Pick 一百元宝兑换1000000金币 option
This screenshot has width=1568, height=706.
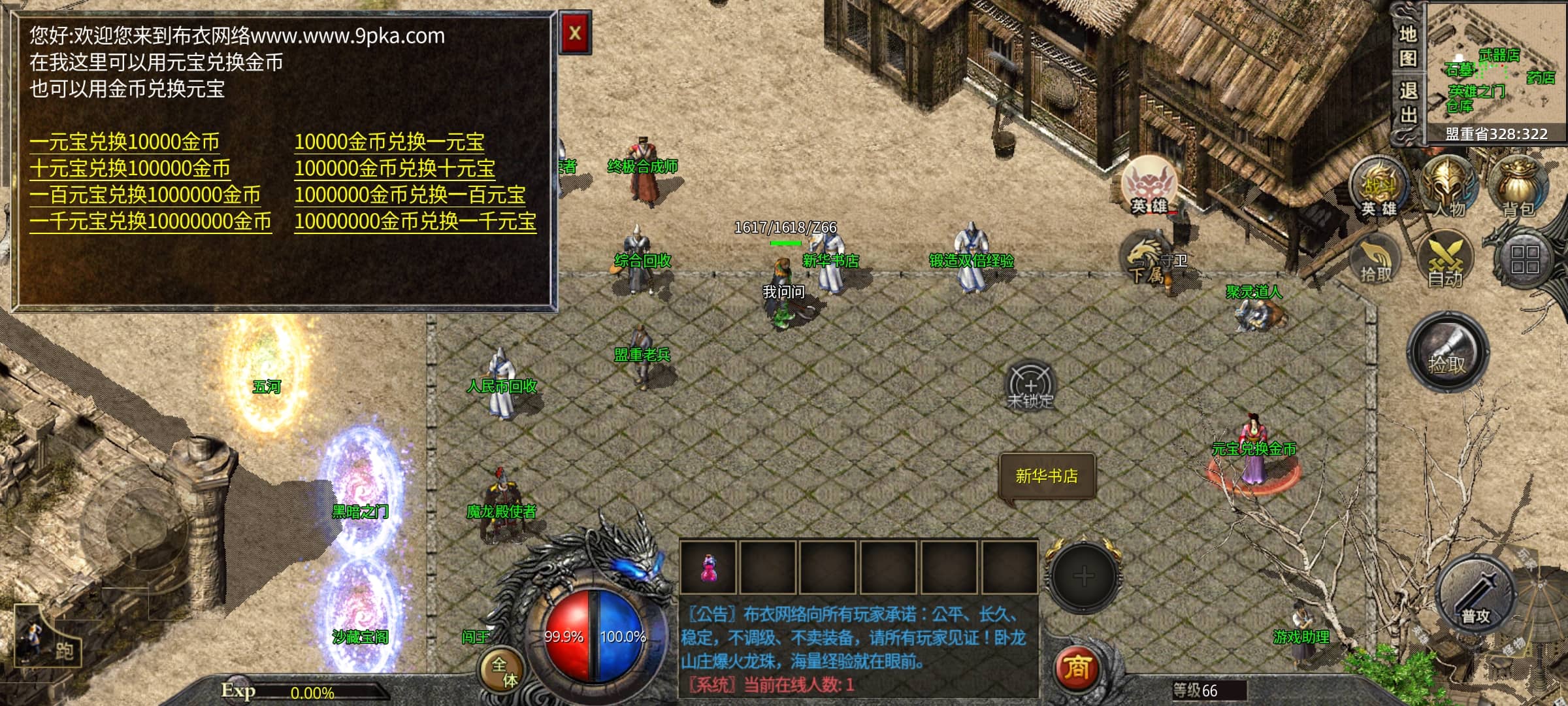tap(145, 195)
